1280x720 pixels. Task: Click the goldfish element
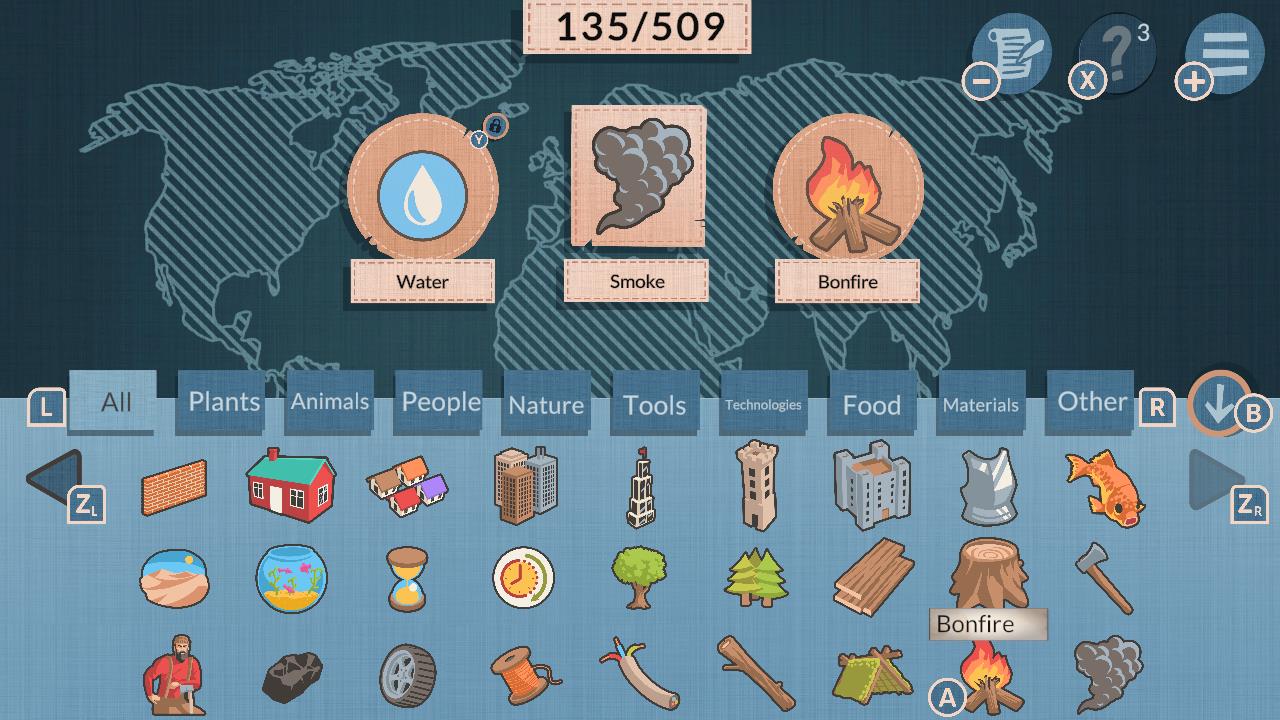tap(1103, 487)
